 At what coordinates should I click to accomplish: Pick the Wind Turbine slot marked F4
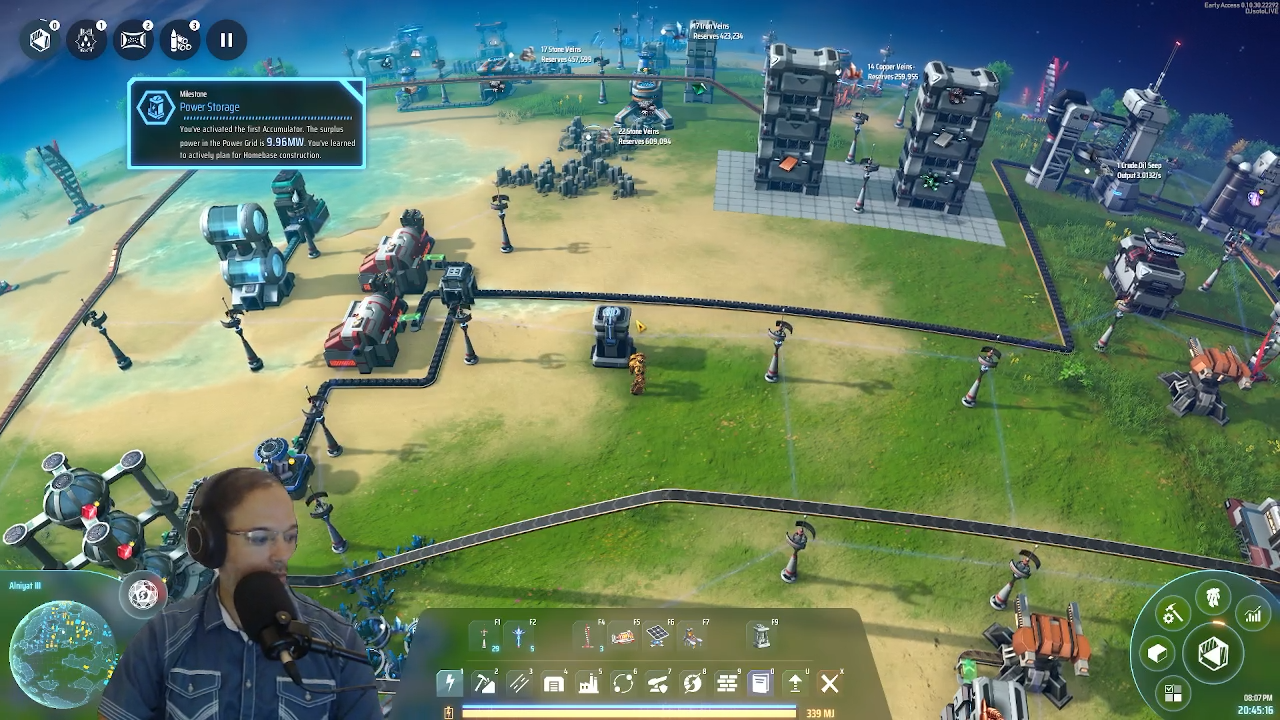[x=589, y=636]
